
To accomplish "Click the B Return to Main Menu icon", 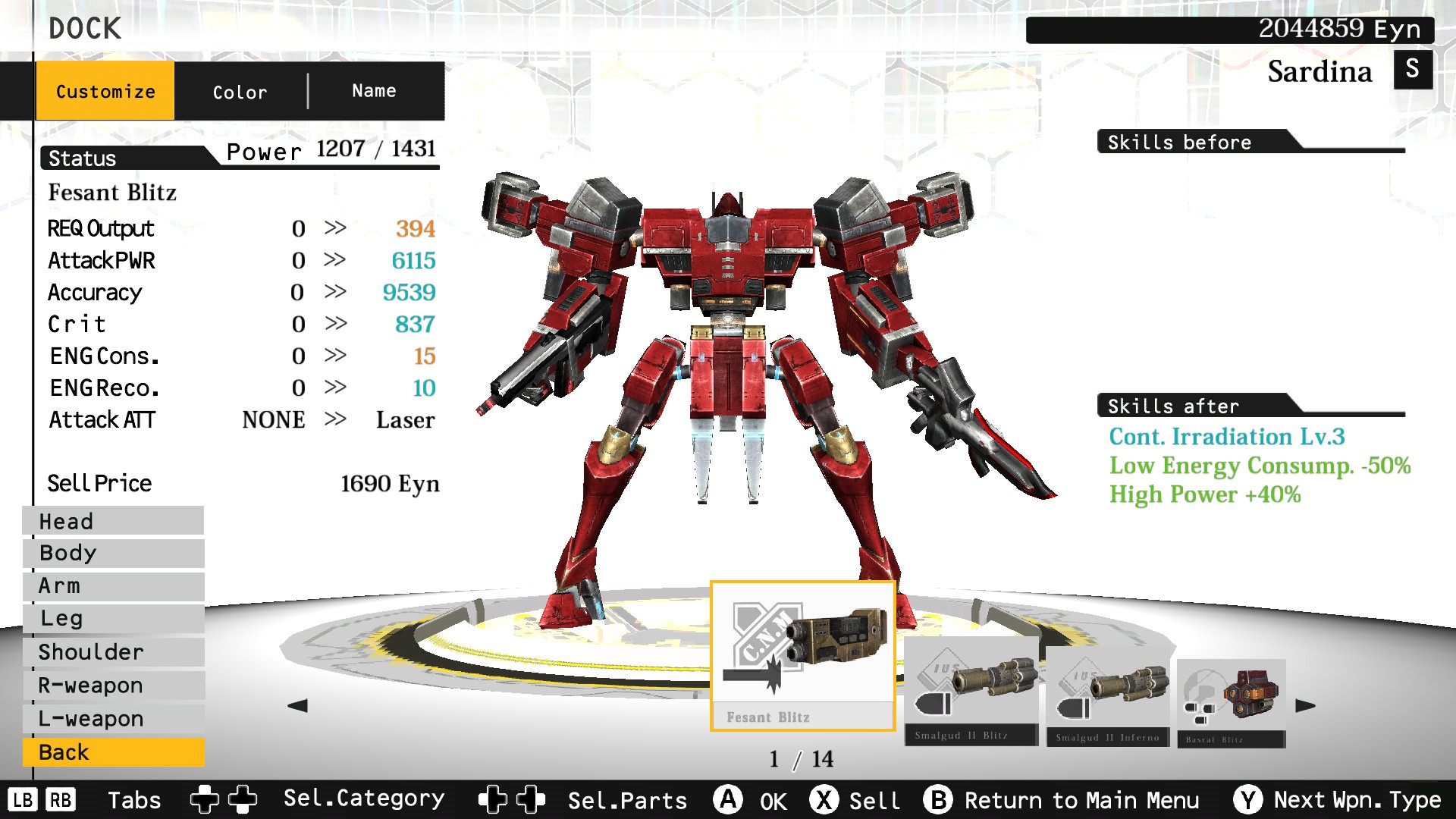I will click(x=939, y=799).
